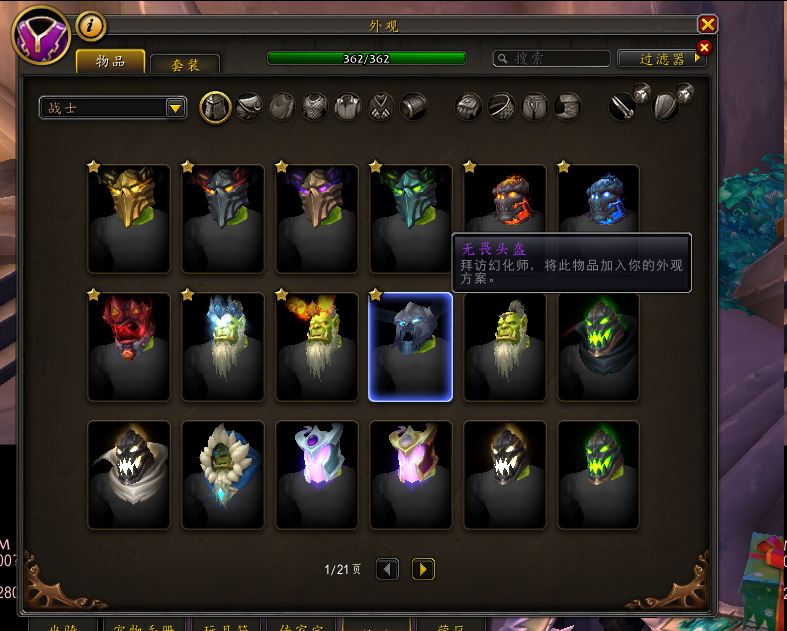Select the head slot helmet icon
Screen dimensions: 787x631
[216, 107]
